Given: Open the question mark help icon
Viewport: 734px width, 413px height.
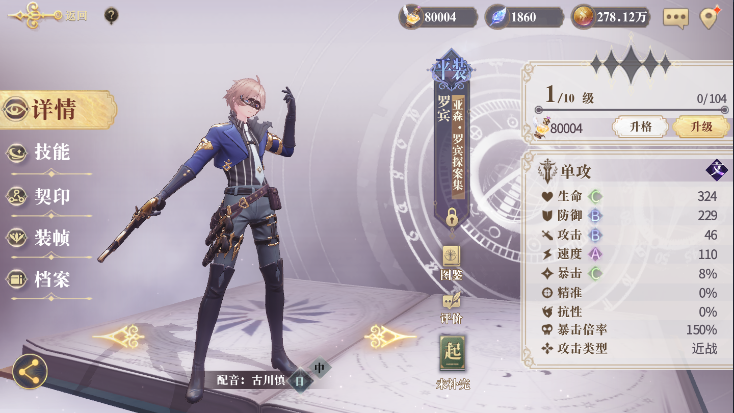Looking at the screenshot, I should (x=111, y=16).
